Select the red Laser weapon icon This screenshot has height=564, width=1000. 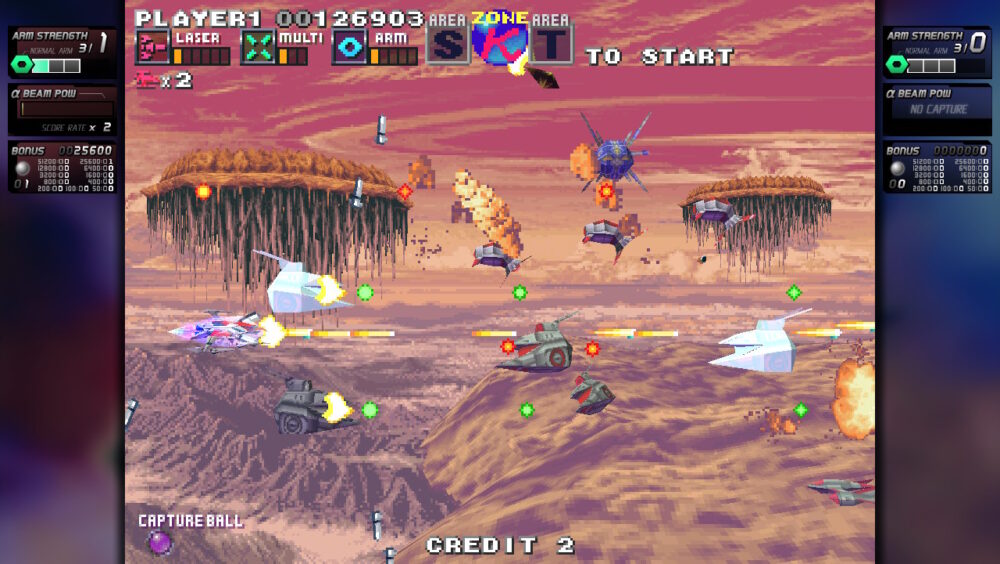click(153, 47)
